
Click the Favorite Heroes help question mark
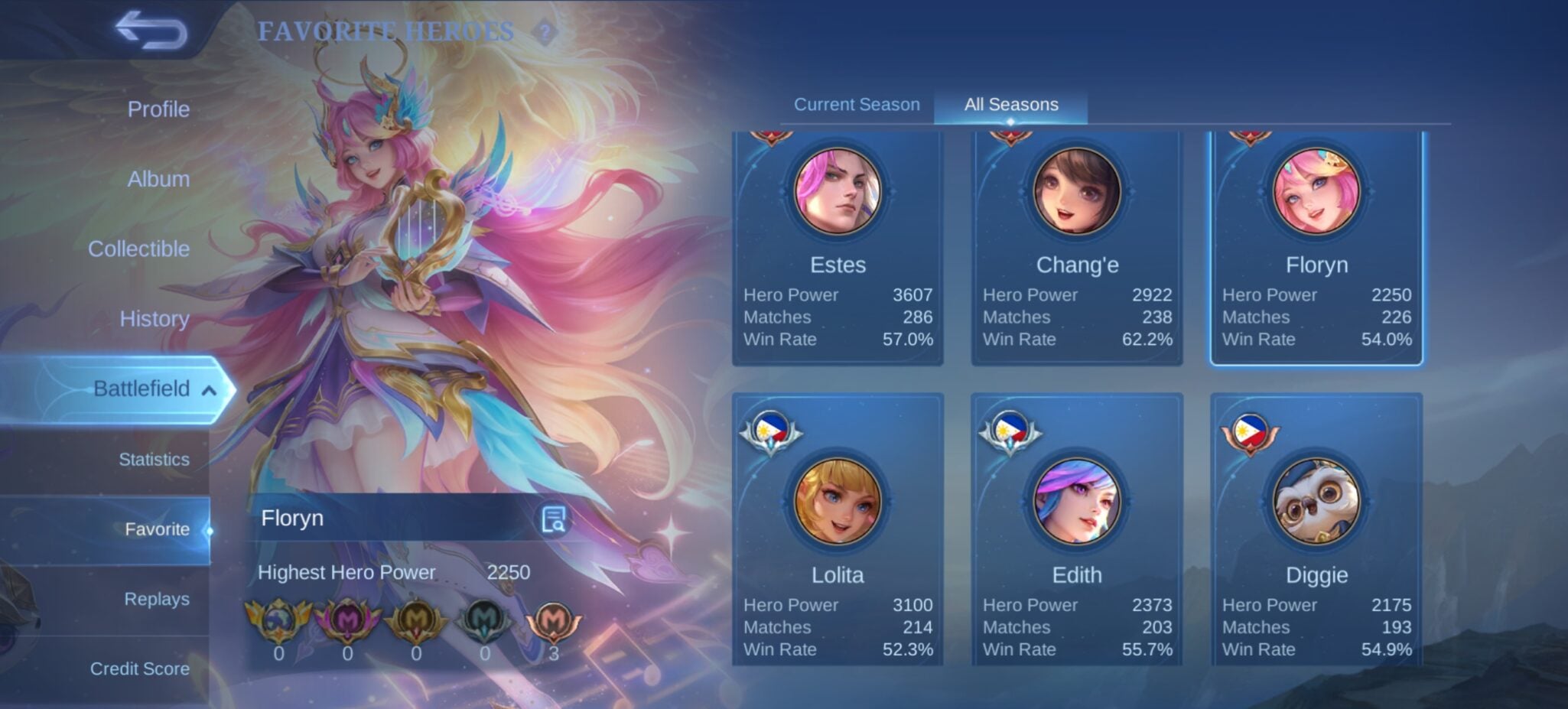(545, 32)
